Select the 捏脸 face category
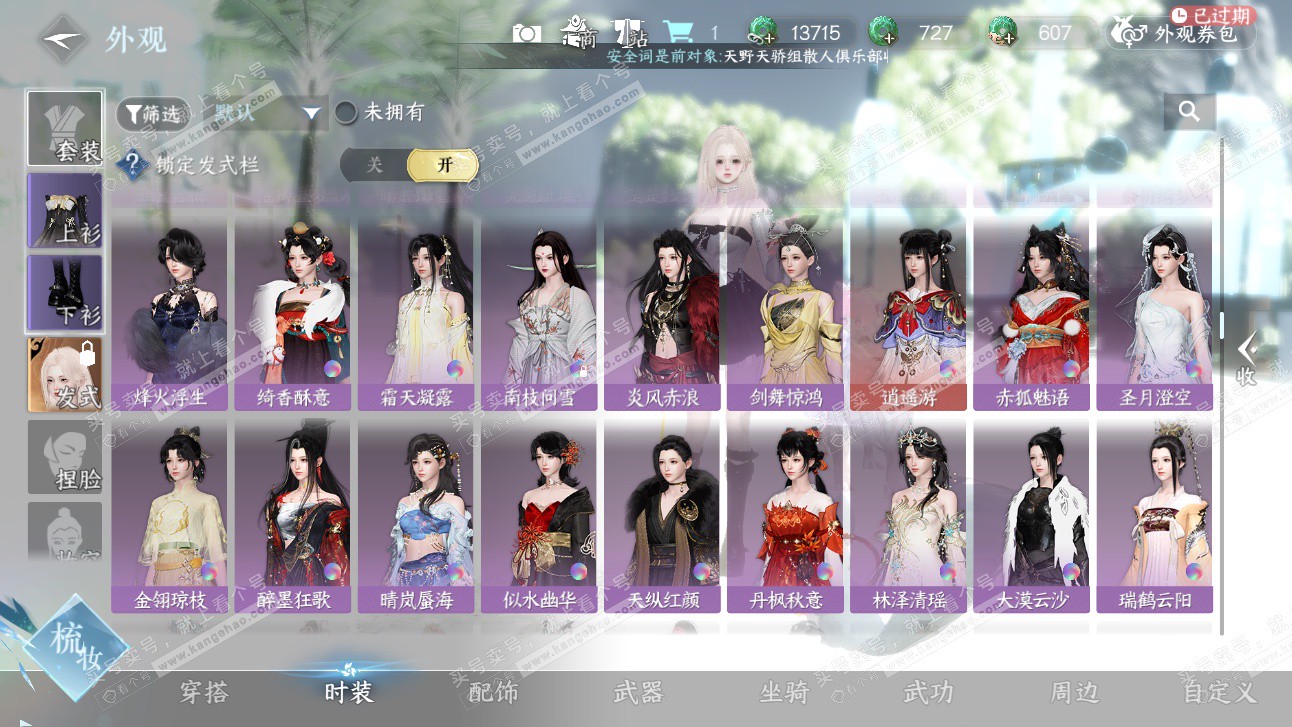Screen dimensions: 1292x727 pos(65,457)
